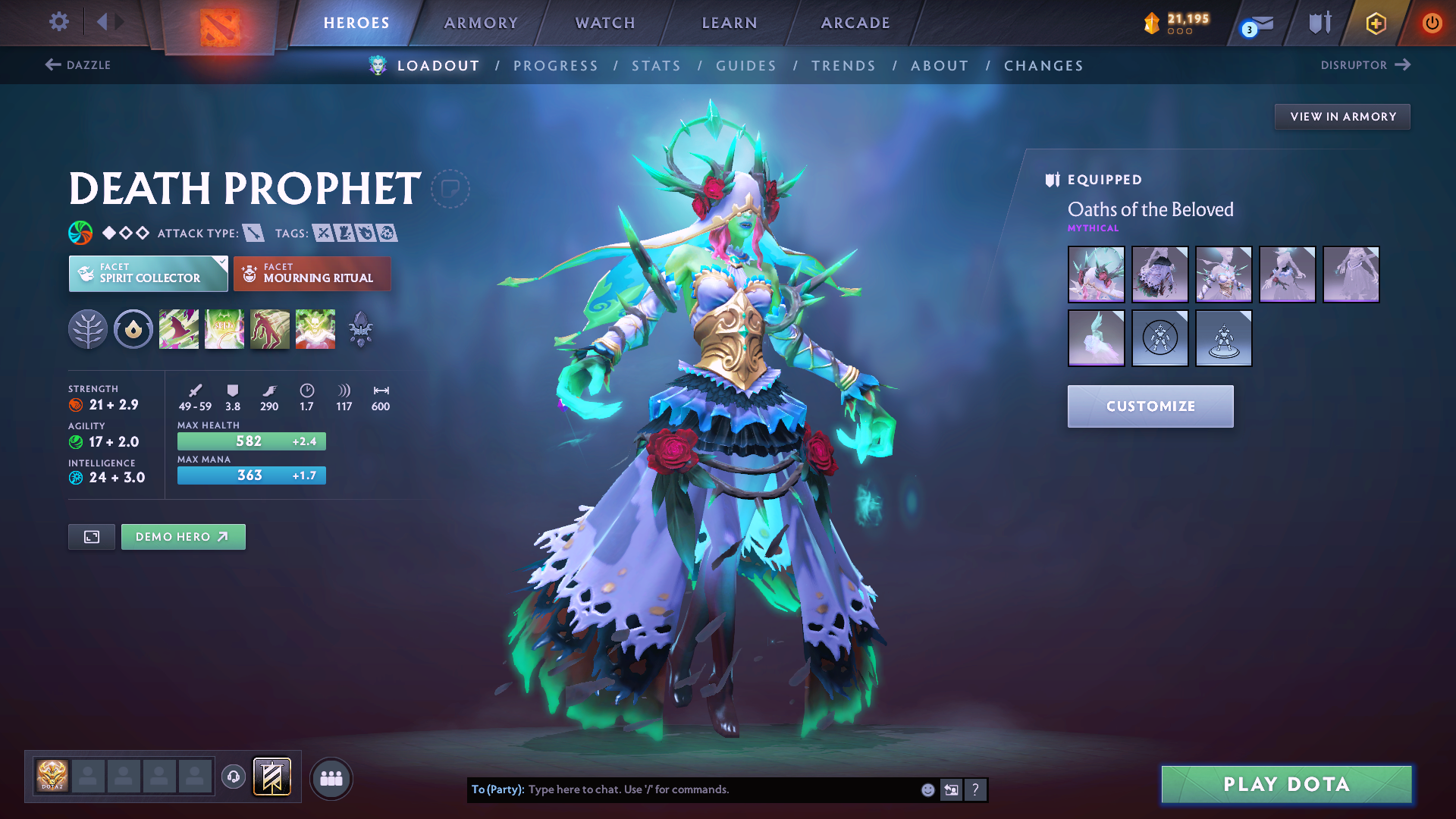Choose the Mourning Ritual facet
1456x819 pixels.
coord(312,274)
